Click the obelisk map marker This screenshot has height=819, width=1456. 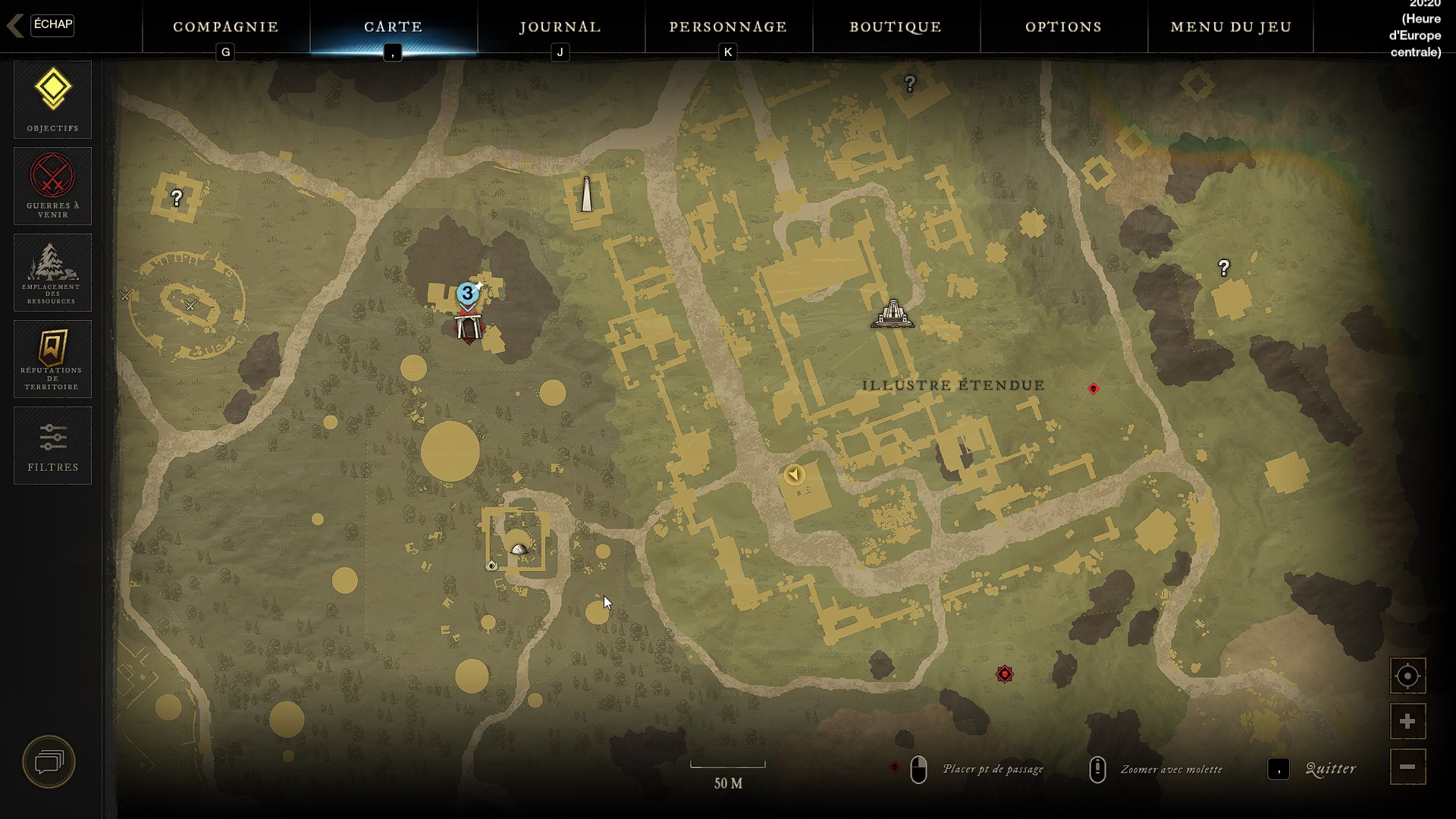tap(586, 195)
